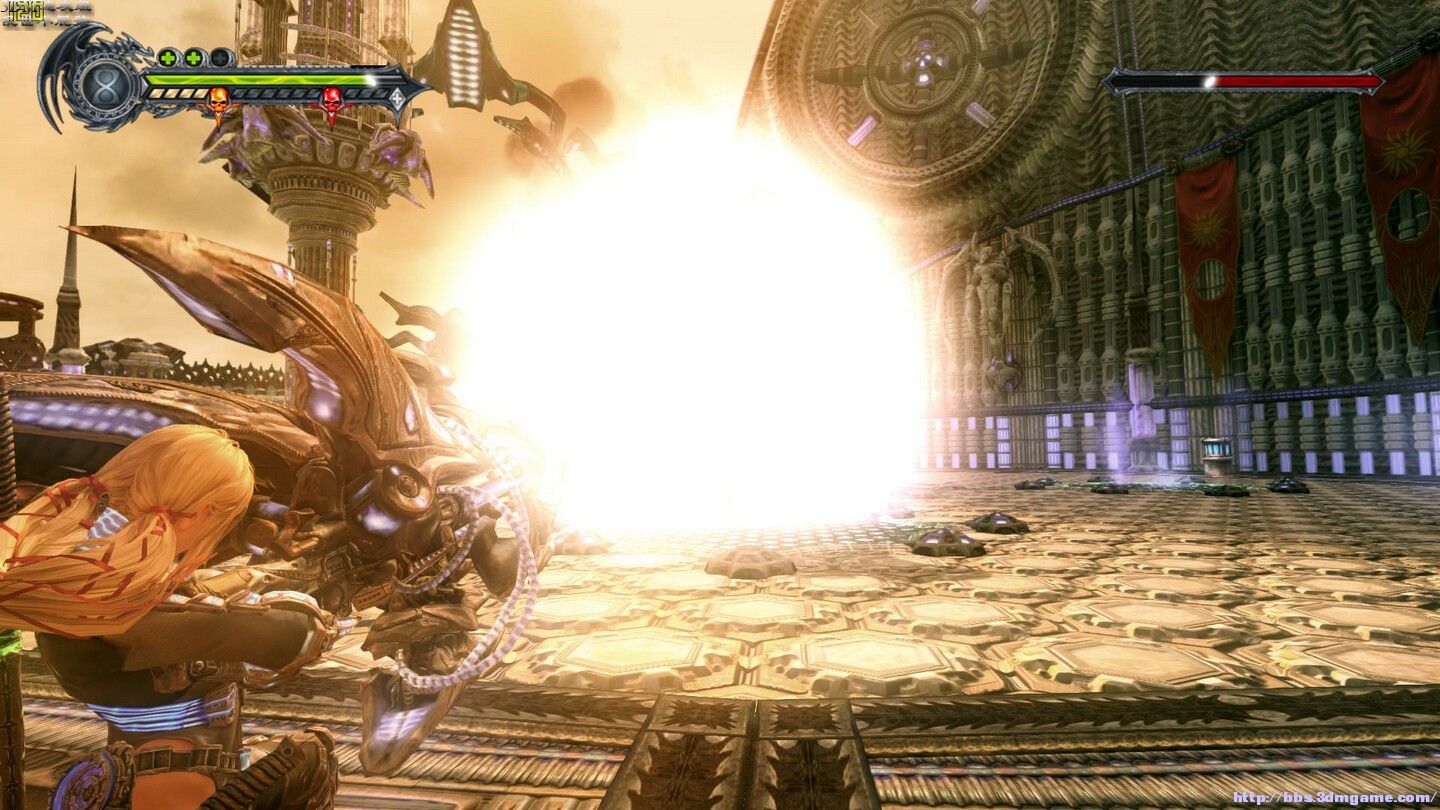Select the red skull marker
The image size is (1440, 810).
[x=331, y=101]
